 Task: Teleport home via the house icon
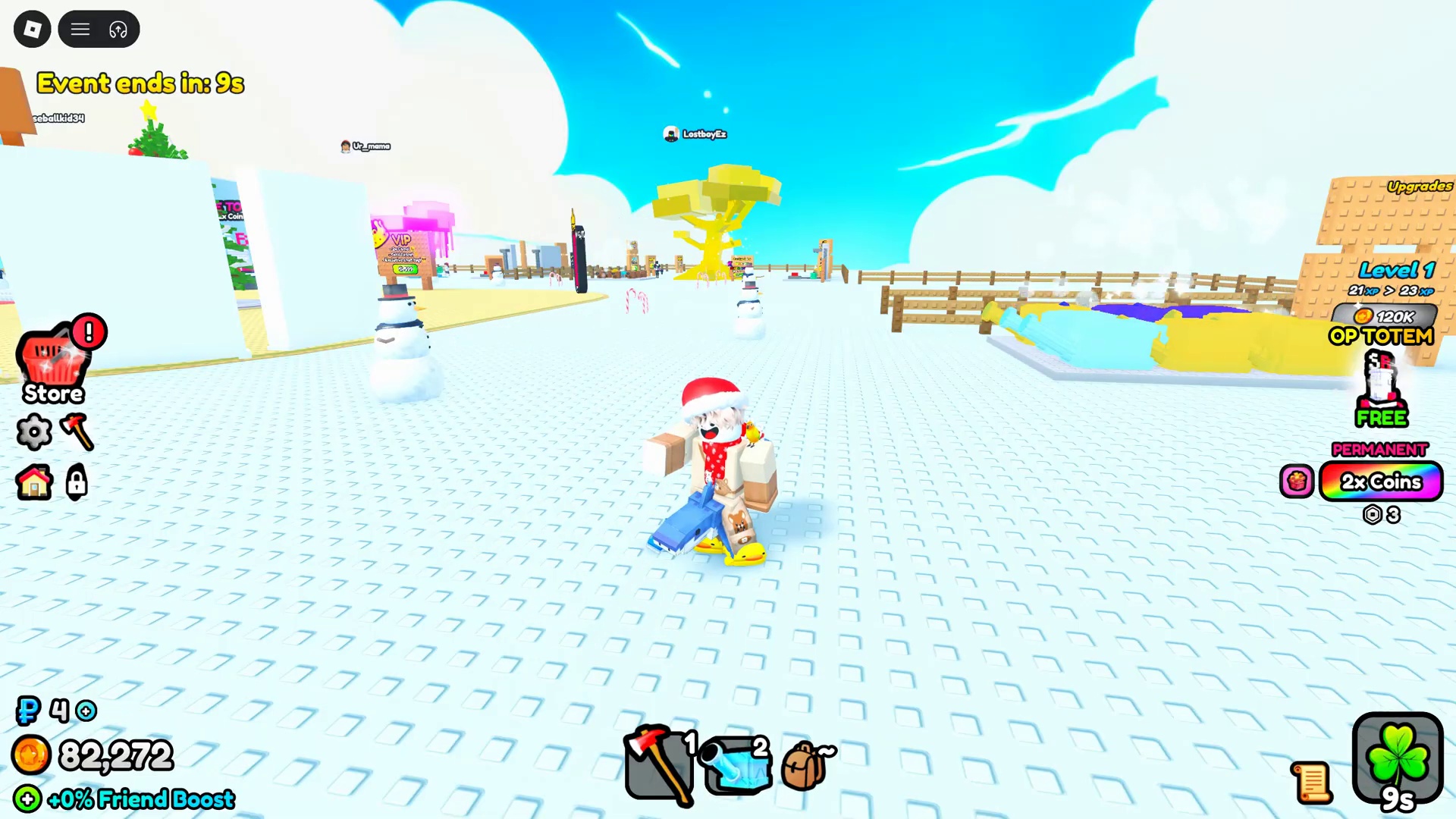(33, 483)
